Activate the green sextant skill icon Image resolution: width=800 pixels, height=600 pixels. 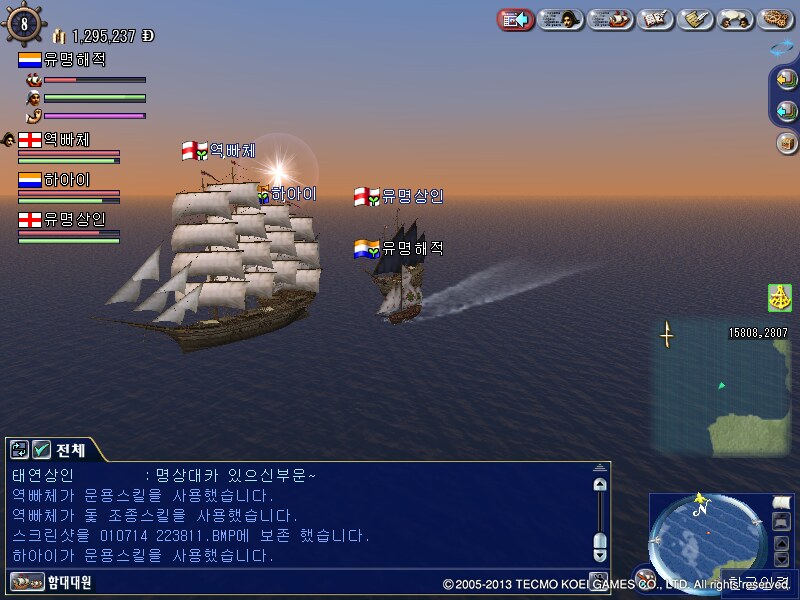pos(780,298)
